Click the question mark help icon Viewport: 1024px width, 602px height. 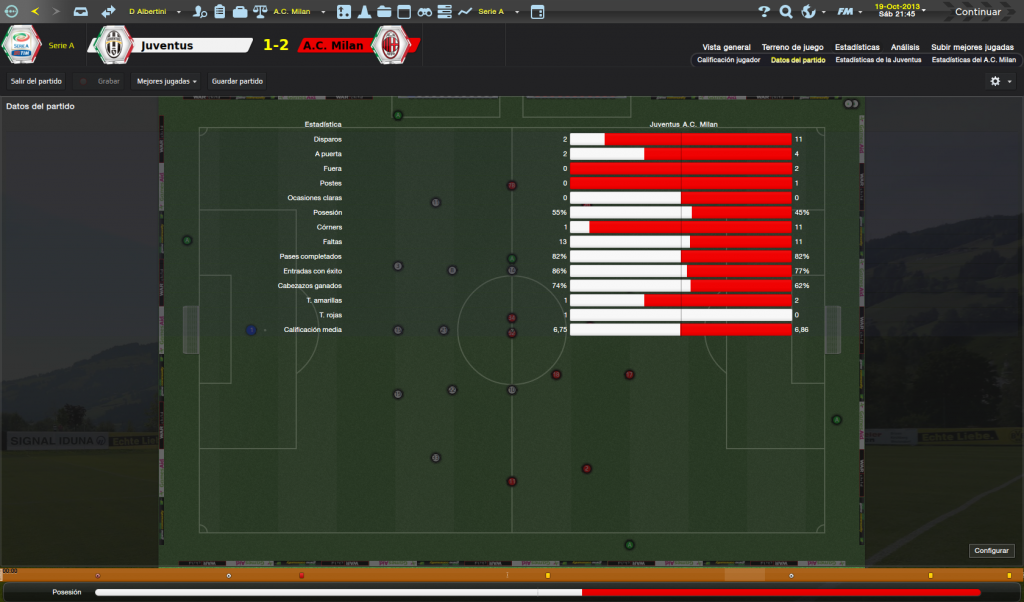[x=764, y=12]
